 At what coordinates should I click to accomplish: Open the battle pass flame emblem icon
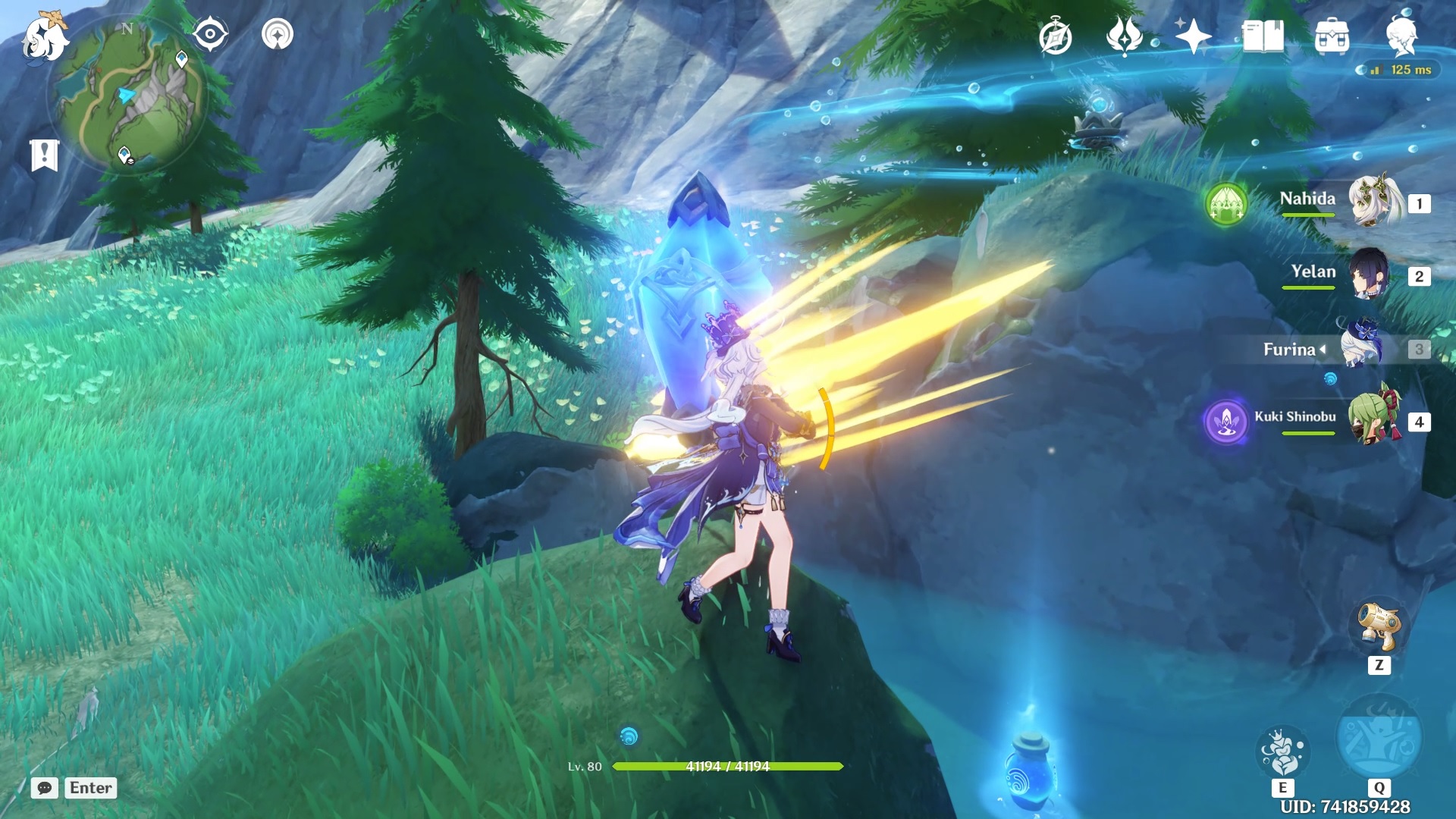1124,36
